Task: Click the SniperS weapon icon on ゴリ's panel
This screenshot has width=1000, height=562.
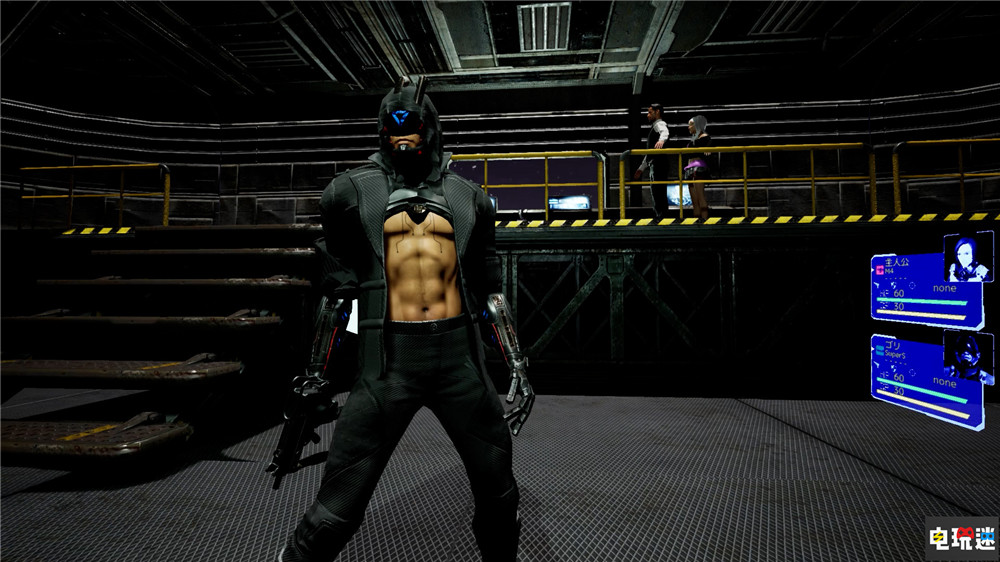Action: (879, 353)
